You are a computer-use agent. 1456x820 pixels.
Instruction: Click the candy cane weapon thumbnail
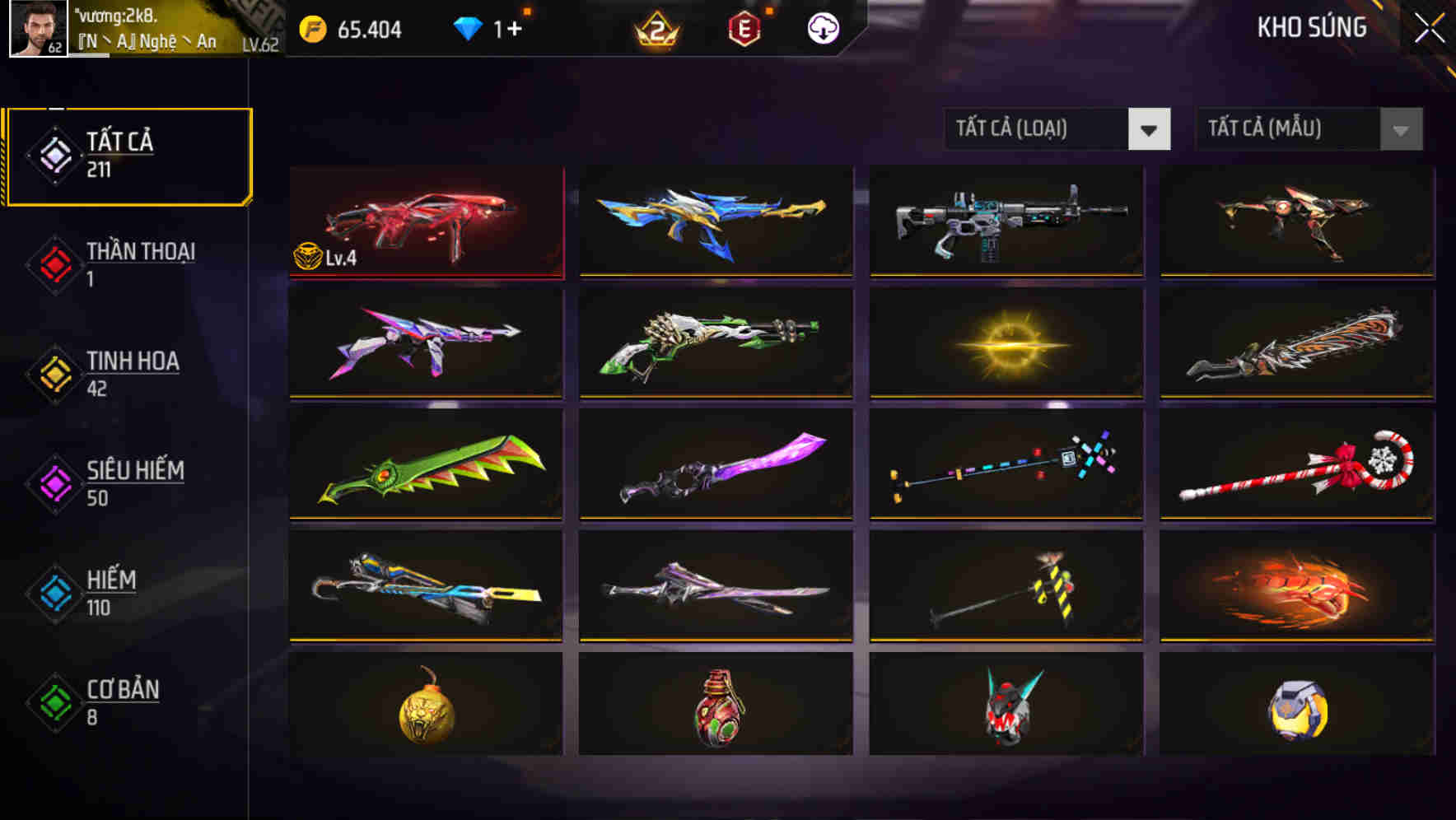click(x=1295, y=465)
